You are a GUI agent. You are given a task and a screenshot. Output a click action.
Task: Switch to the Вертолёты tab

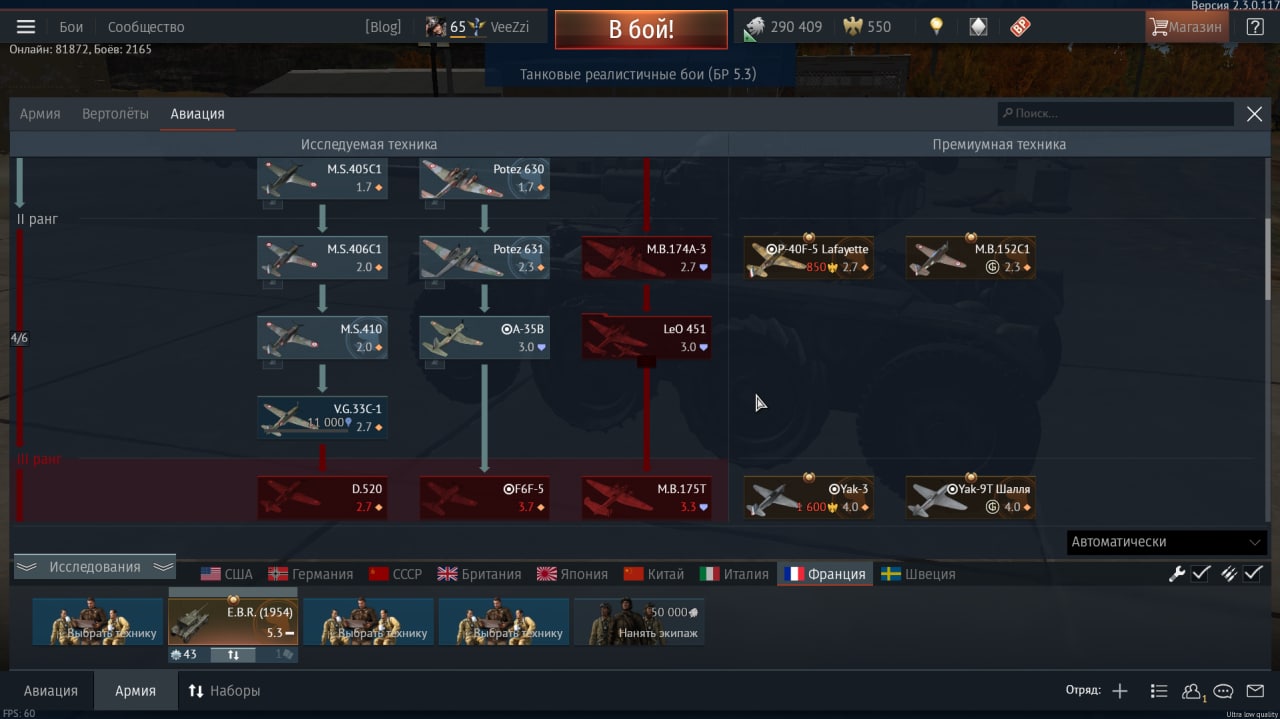tap(115, 114)
